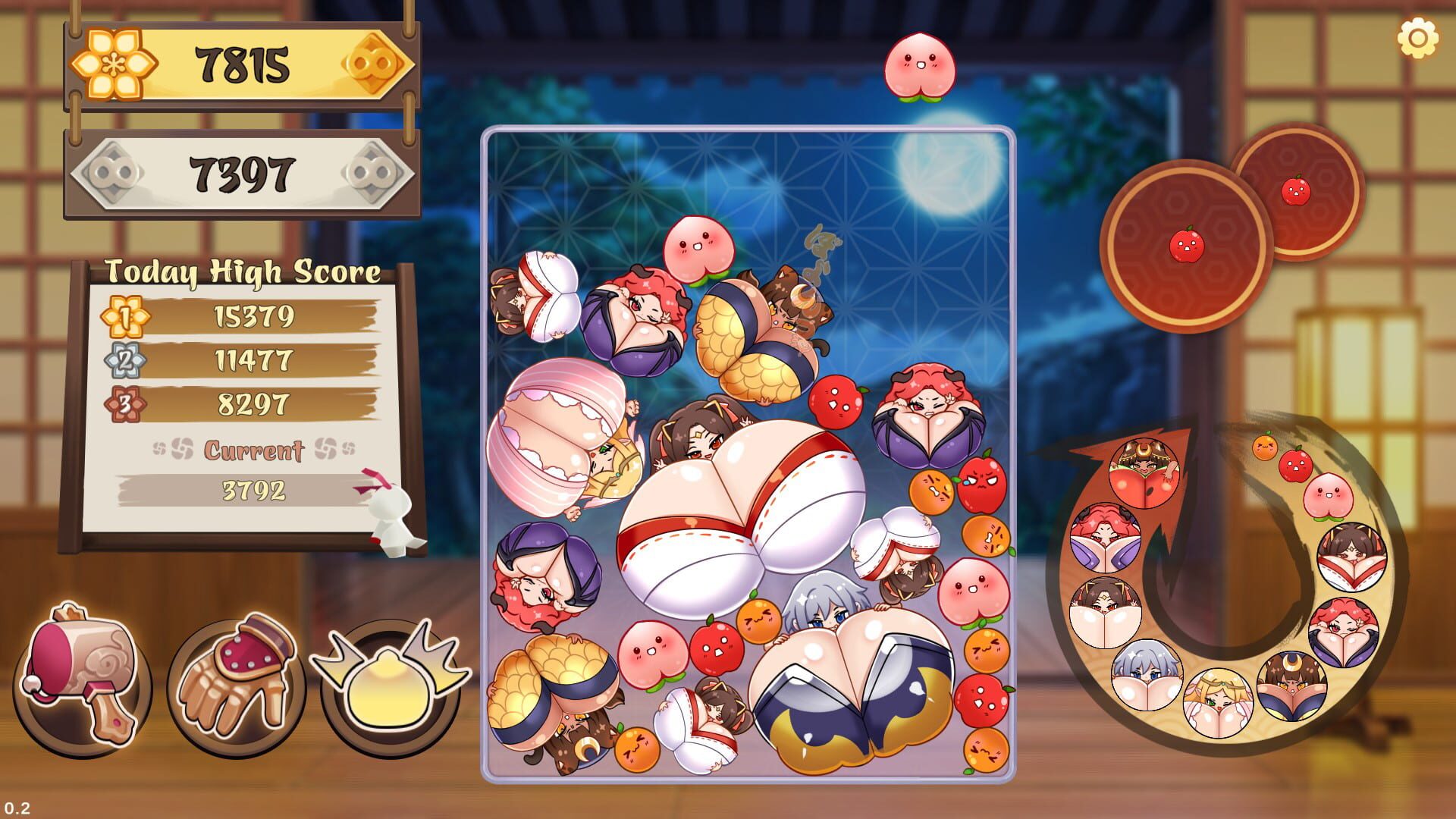
Task: Click the falling peach at the top
Action: [921, 64]
